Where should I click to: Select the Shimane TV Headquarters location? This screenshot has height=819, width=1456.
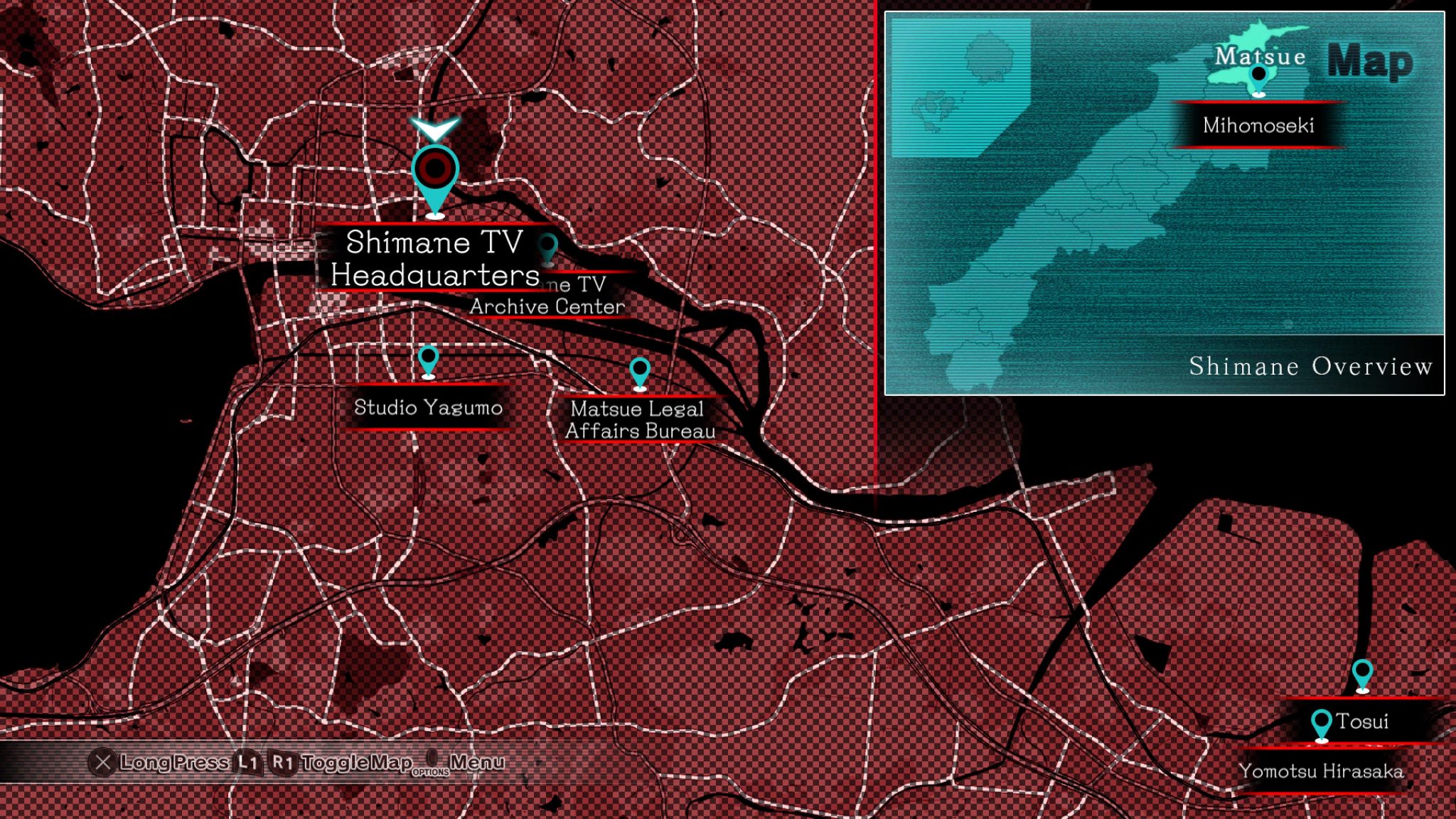pyautogui.click(x=434, y=258)
